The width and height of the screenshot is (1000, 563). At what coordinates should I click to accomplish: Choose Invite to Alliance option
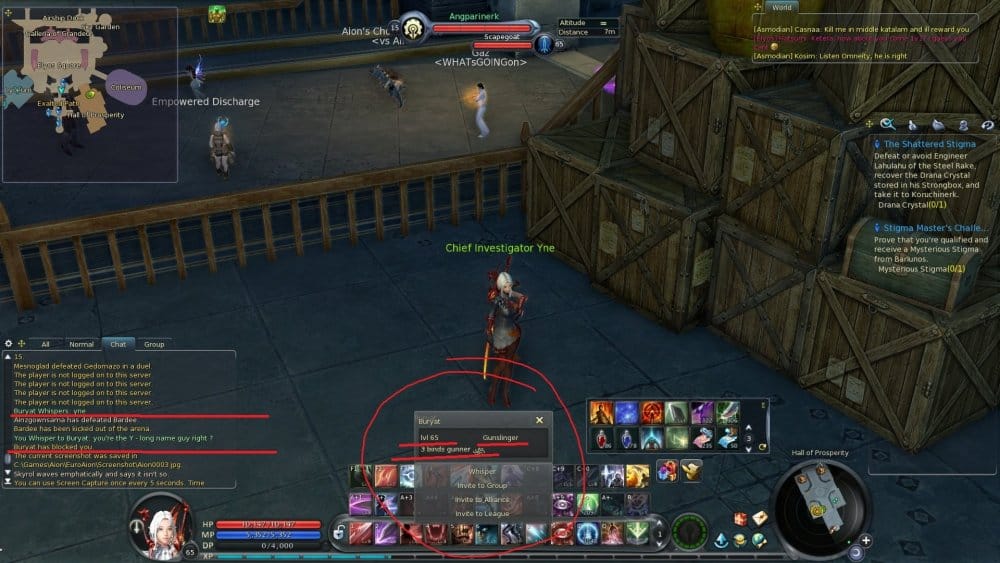pyautogui.click(x=482, y=499)
